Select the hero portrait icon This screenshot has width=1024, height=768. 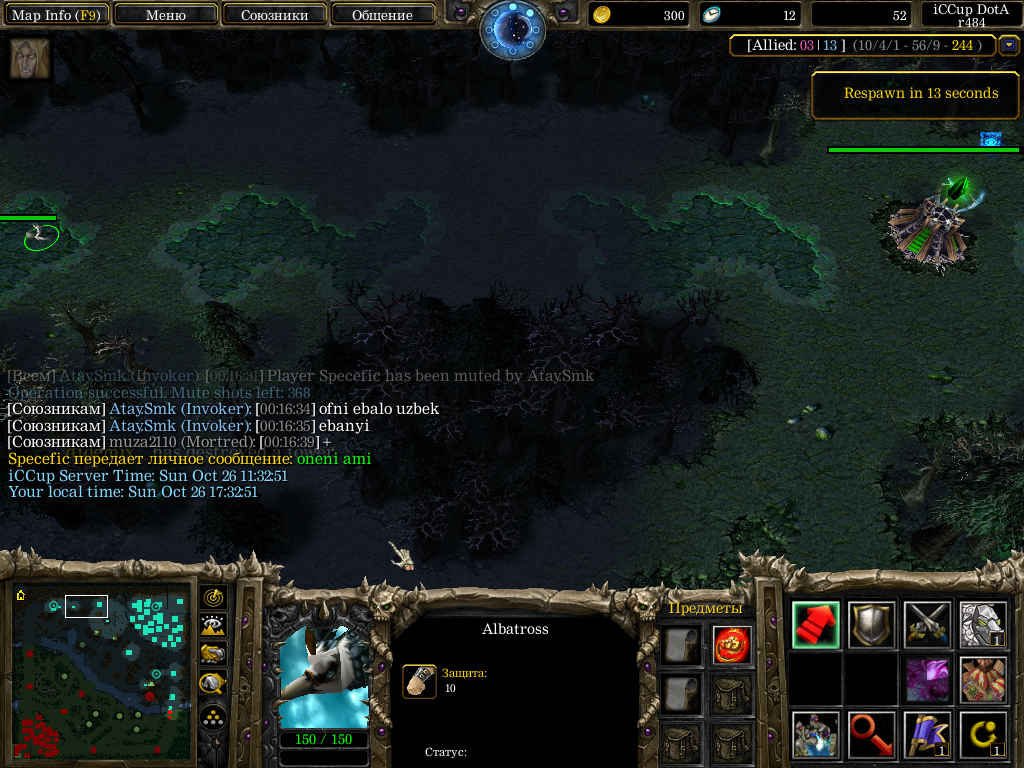pyautogui.click(x=30, y=59)
